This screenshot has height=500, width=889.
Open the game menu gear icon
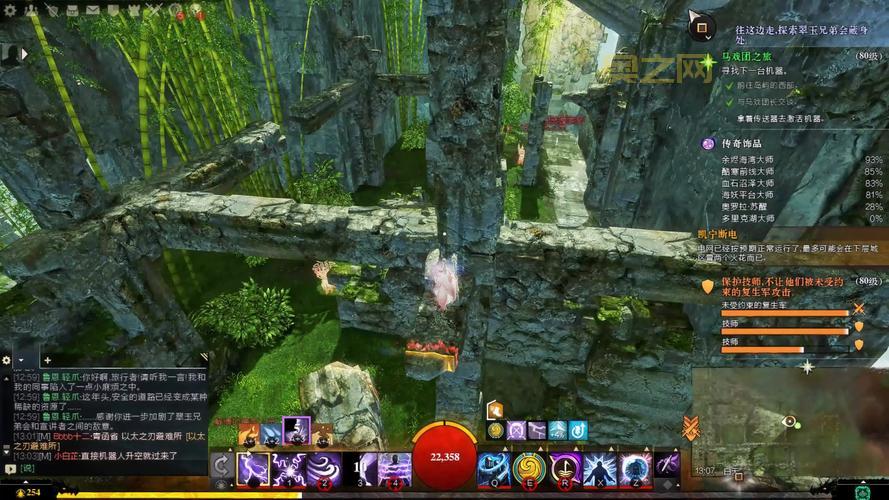tap(9, 10)
